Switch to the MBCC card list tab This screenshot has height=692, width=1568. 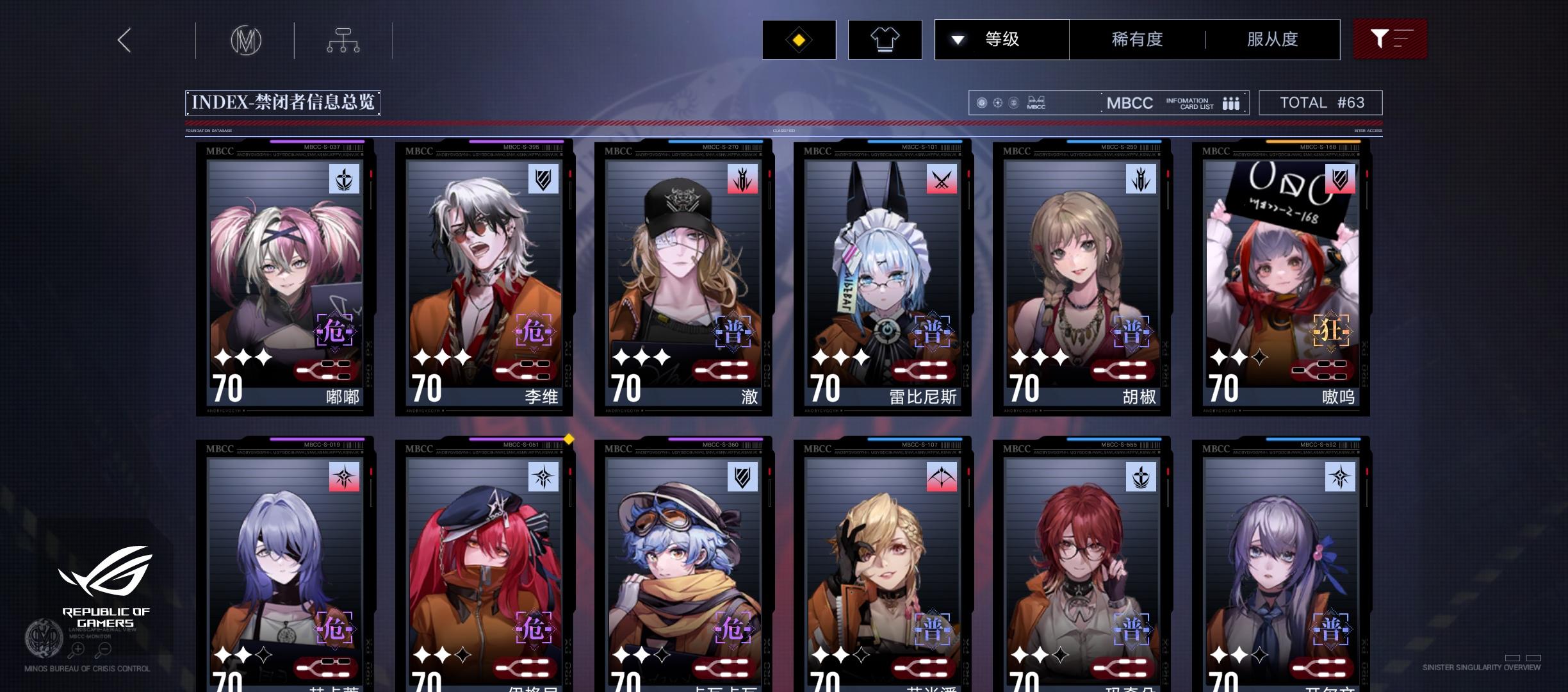click(1130, 103)
